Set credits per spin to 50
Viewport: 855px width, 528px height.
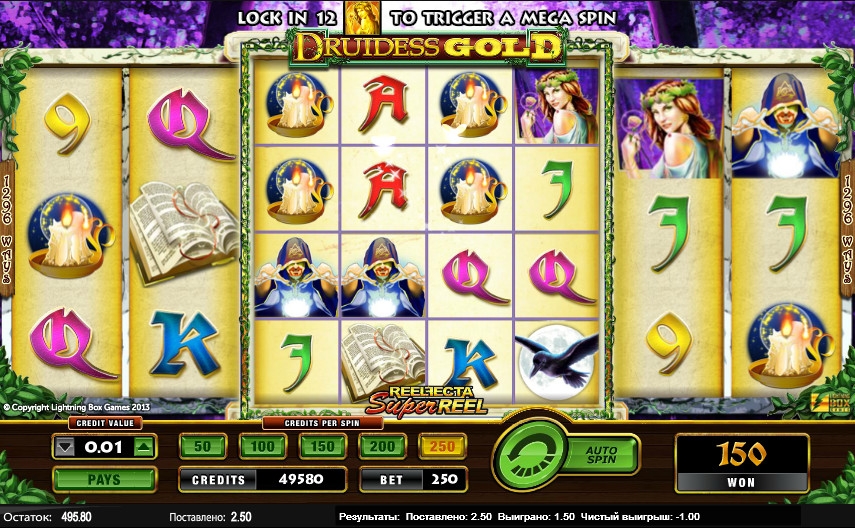[202, 446]
